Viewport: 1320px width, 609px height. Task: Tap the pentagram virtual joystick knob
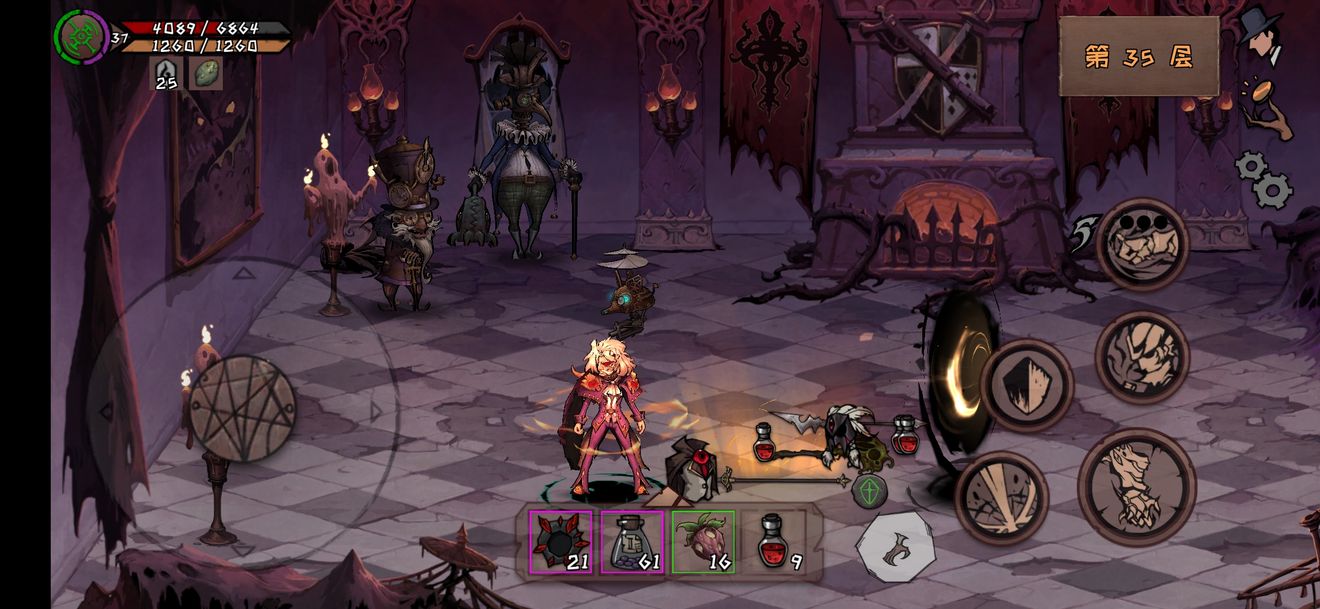[x=242, y=409]
